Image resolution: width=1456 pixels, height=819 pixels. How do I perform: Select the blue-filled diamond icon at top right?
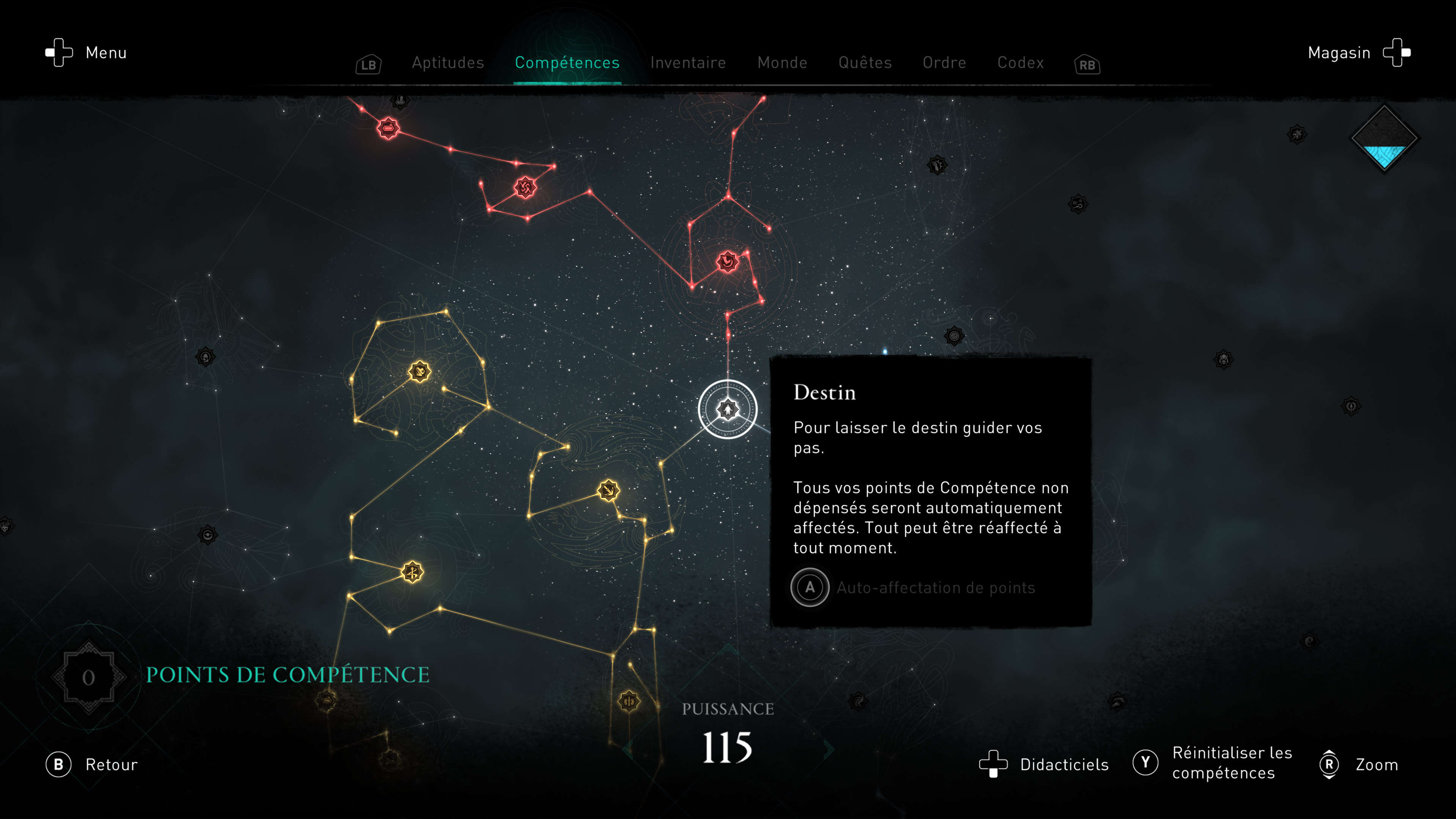pyautogui.click(x=1384, y=139)
